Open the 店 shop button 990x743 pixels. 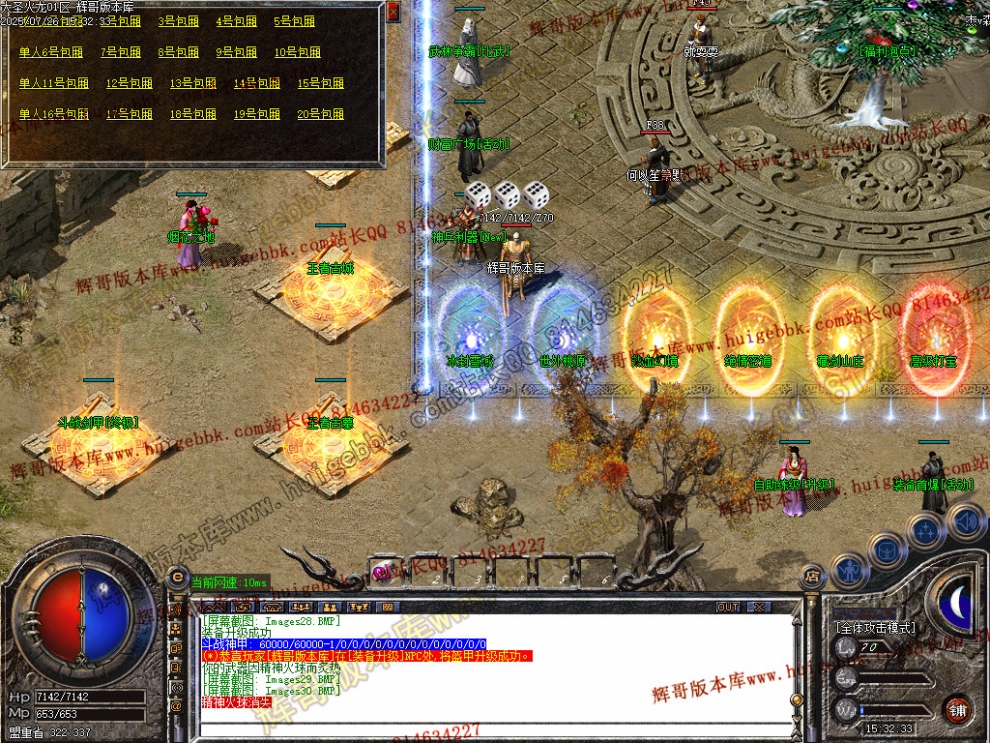tap(811, 576)
